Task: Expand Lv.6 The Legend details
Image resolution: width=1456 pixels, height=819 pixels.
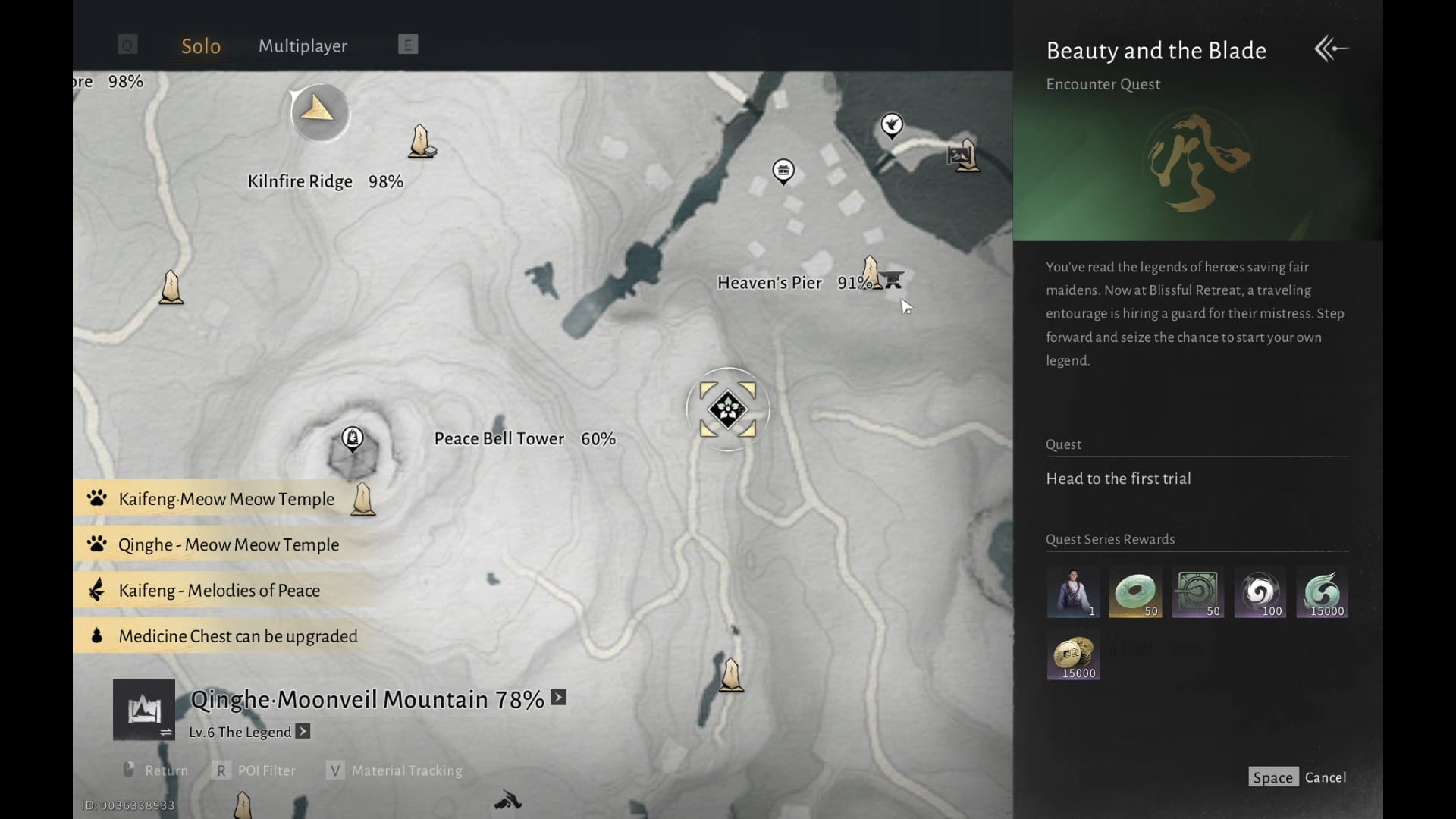Action: pyautogui.click(x=303, y=732)
